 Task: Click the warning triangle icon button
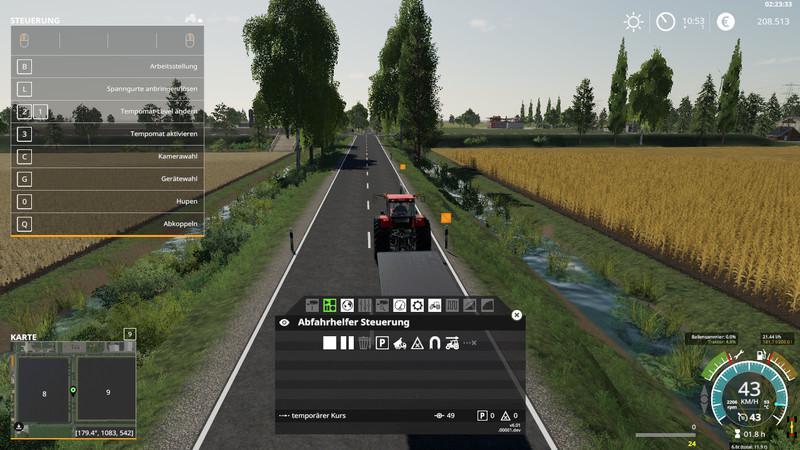pyautogui.click(x=417, y=343)
